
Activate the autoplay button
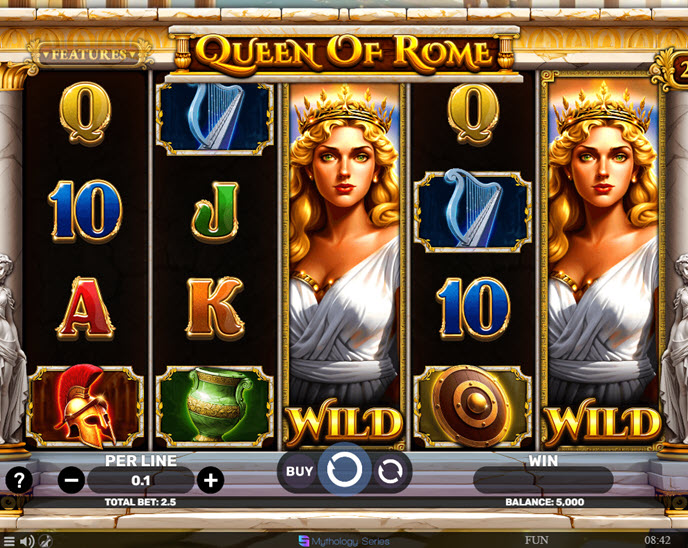[389, 471]
